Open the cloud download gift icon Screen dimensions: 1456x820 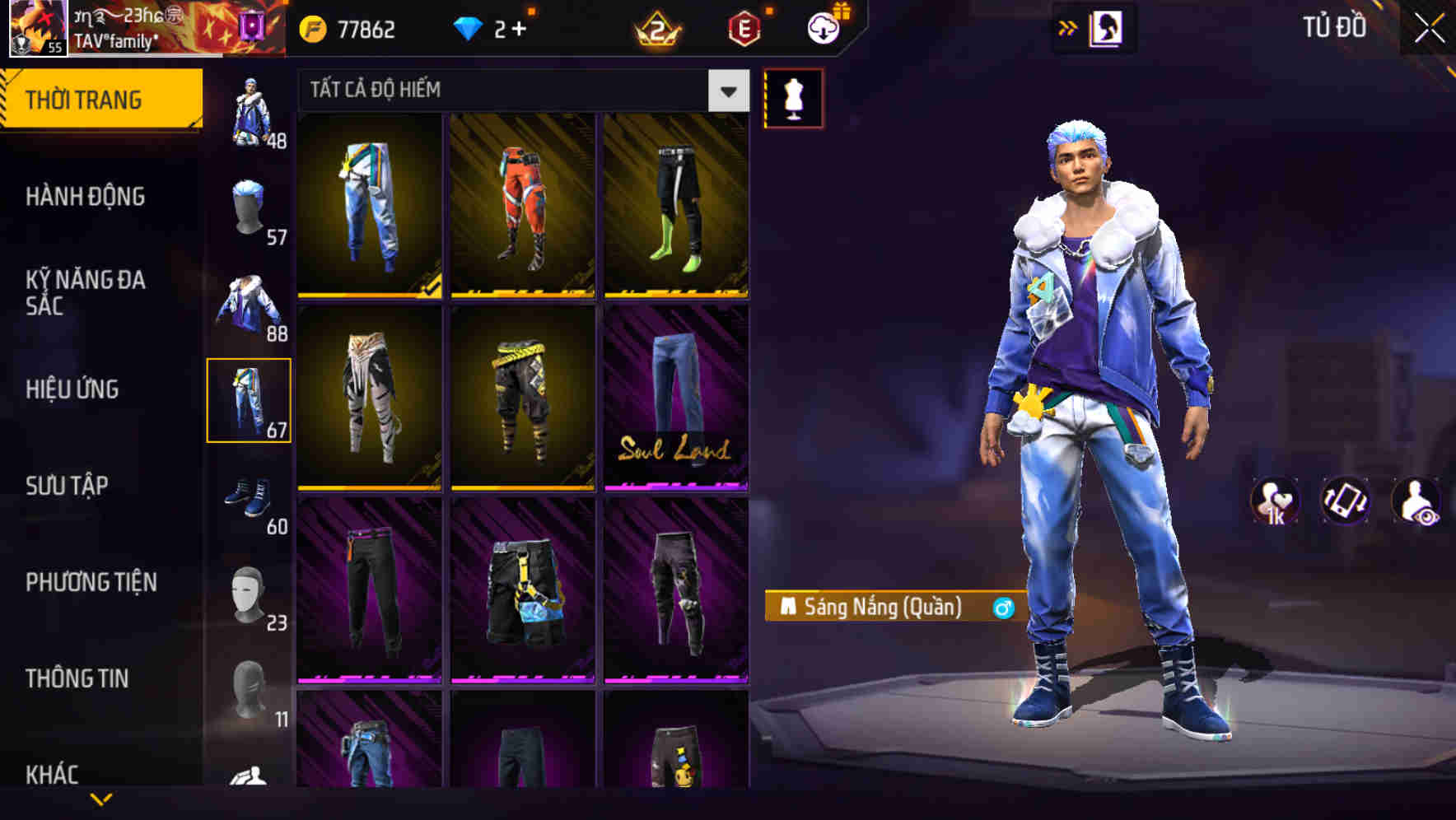point(822,30)
